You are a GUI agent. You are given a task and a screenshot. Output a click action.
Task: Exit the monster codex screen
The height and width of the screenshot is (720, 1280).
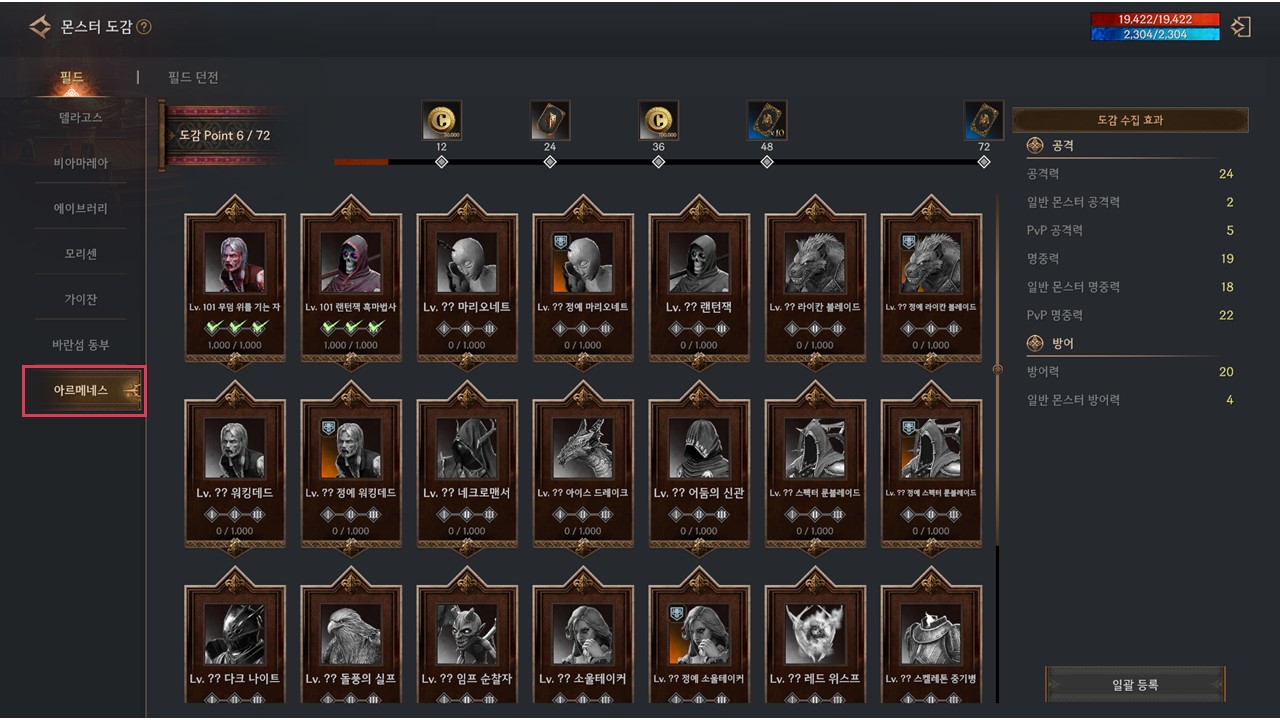1241,27
